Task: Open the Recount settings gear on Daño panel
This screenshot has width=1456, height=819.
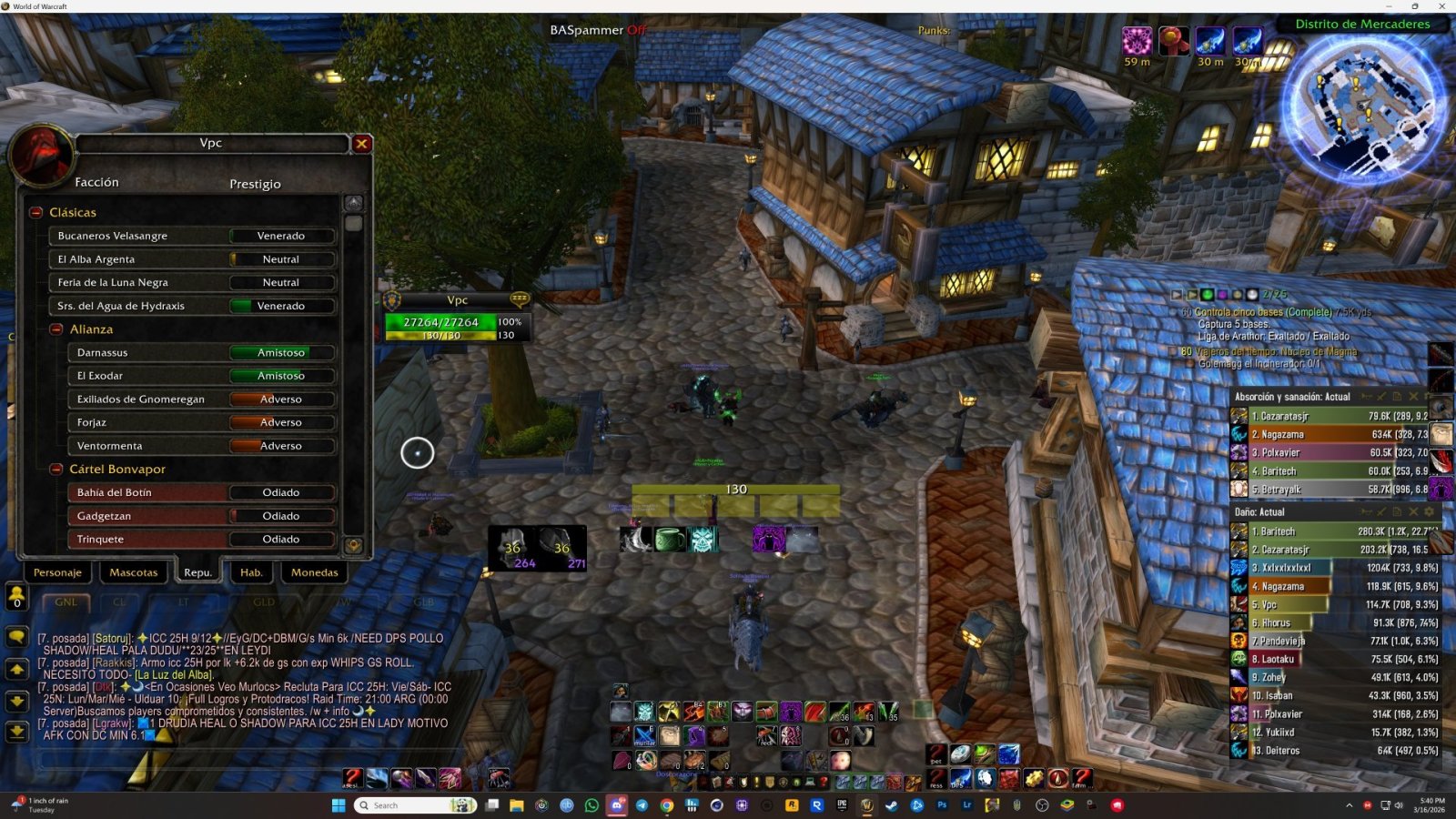Action: (1429, 511)
